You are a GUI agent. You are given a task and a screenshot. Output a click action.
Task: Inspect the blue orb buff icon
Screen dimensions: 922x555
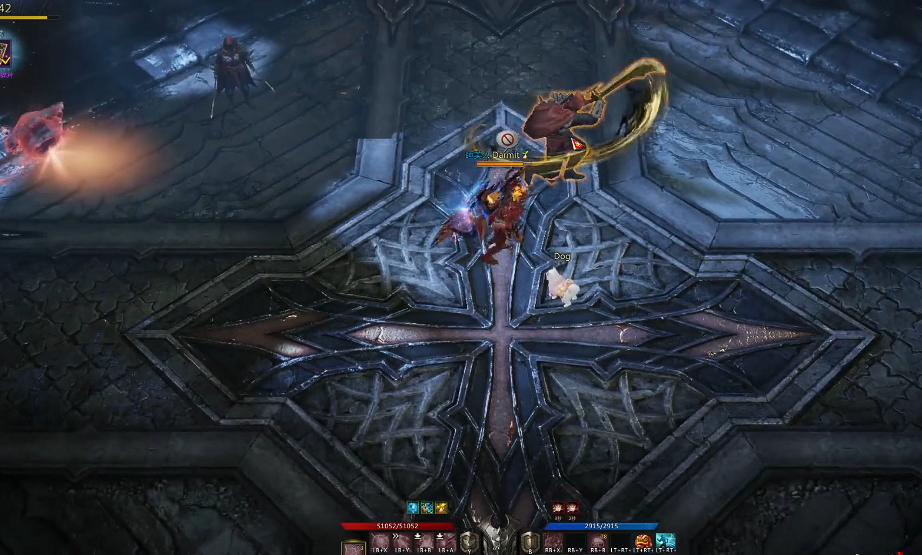click(x=411, y=508)
